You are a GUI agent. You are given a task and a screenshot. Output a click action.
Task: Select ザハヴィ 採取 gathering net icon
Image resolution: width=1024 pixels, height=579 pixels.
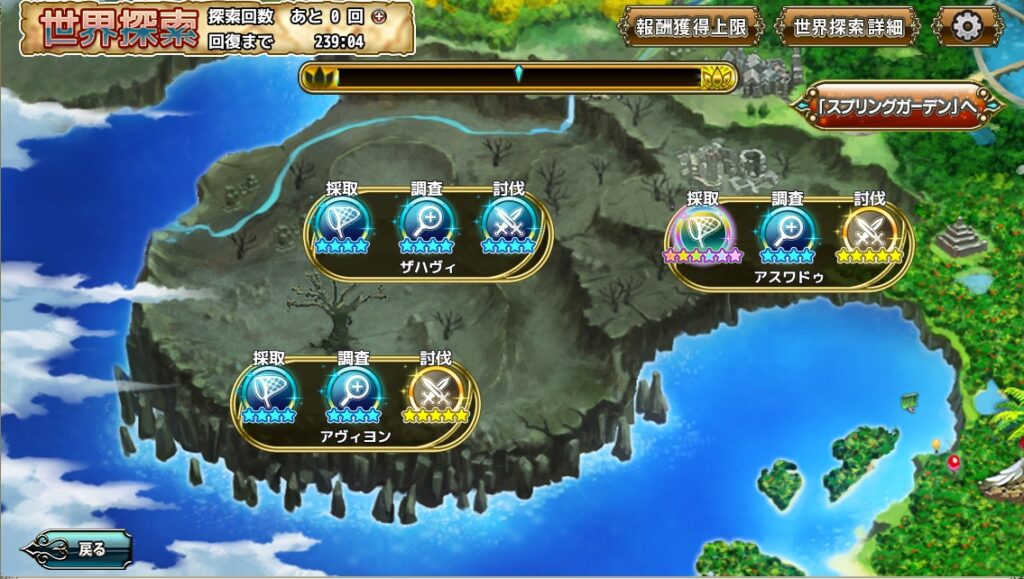tap(342, 219)
